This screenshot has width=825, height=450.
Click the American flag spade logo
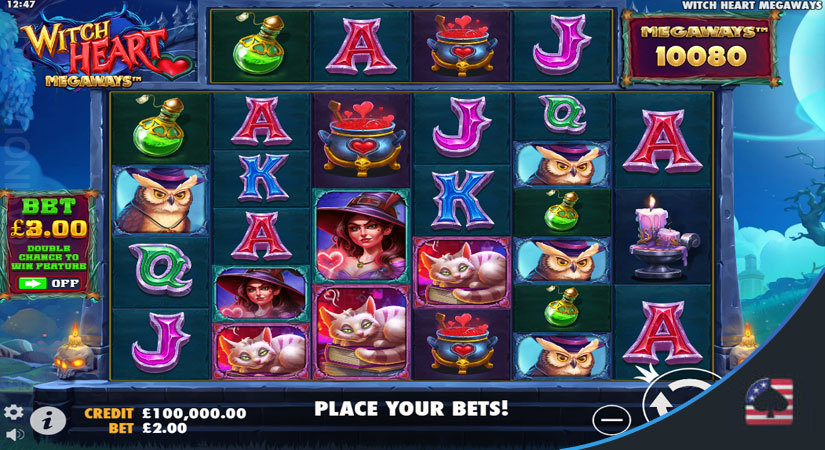pyautogui.click(x=768, y=402)
